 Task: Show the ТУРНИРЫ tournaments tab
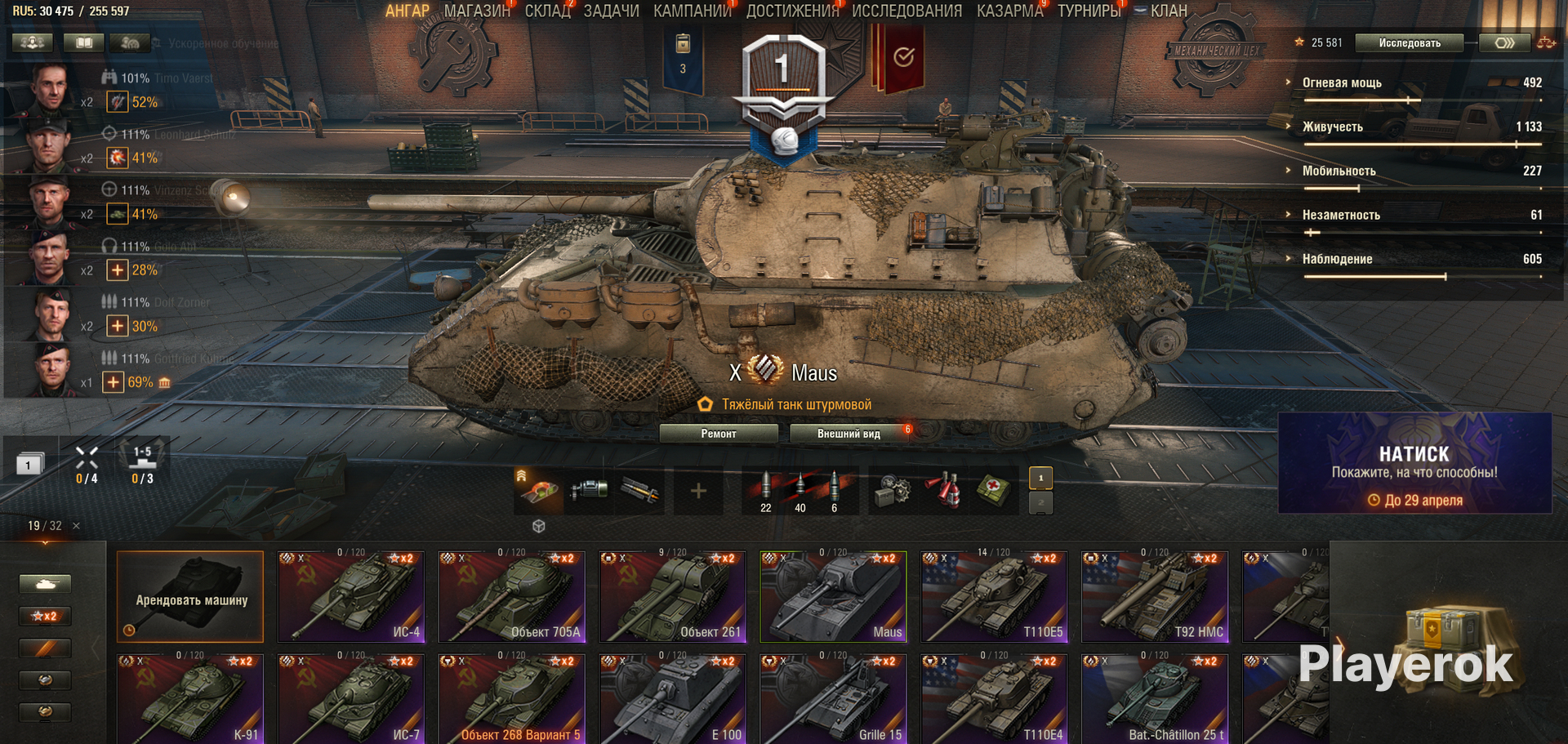click(x=1089, y=11)
